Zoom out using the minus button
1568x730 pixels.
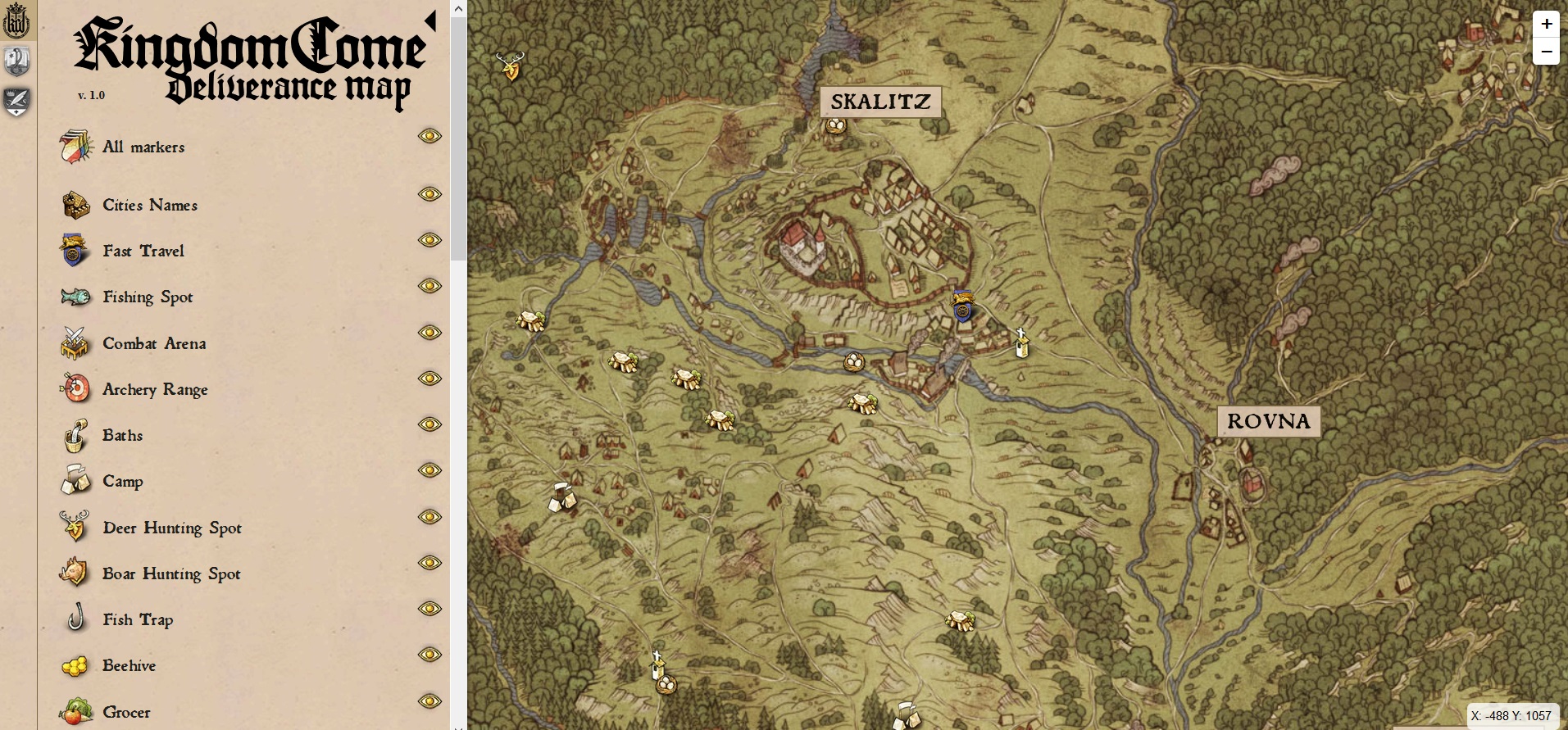click(x=1546, y=52)
